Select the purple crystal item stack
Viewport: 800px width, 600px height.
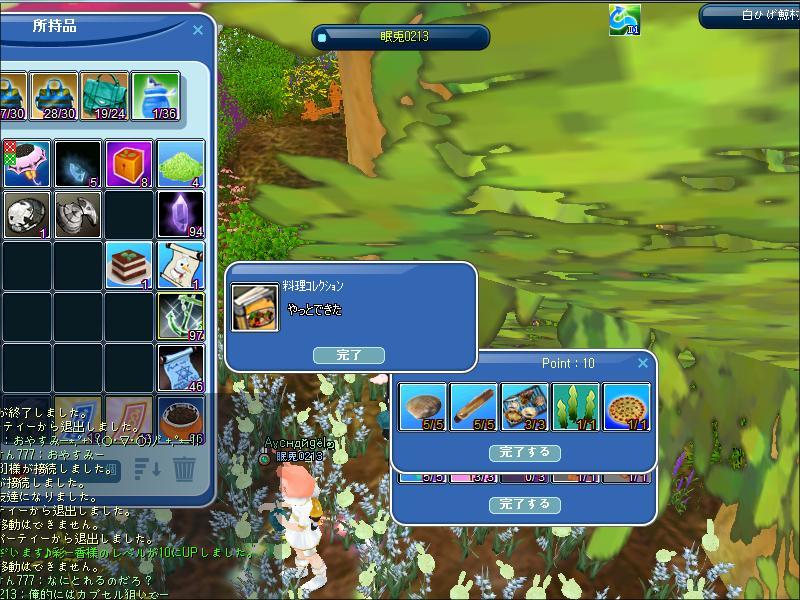coord(181,215)
